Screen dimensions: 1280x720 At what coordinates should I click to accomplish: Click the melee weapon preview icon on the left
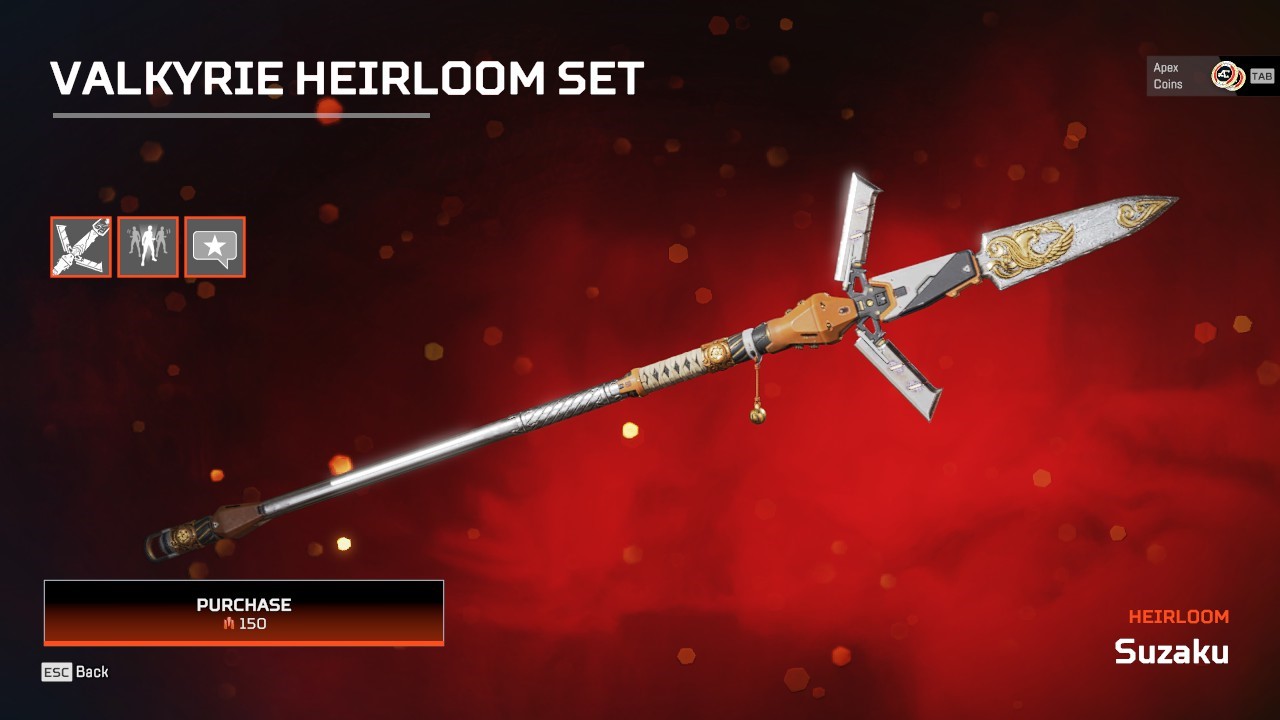coord(79,247)
